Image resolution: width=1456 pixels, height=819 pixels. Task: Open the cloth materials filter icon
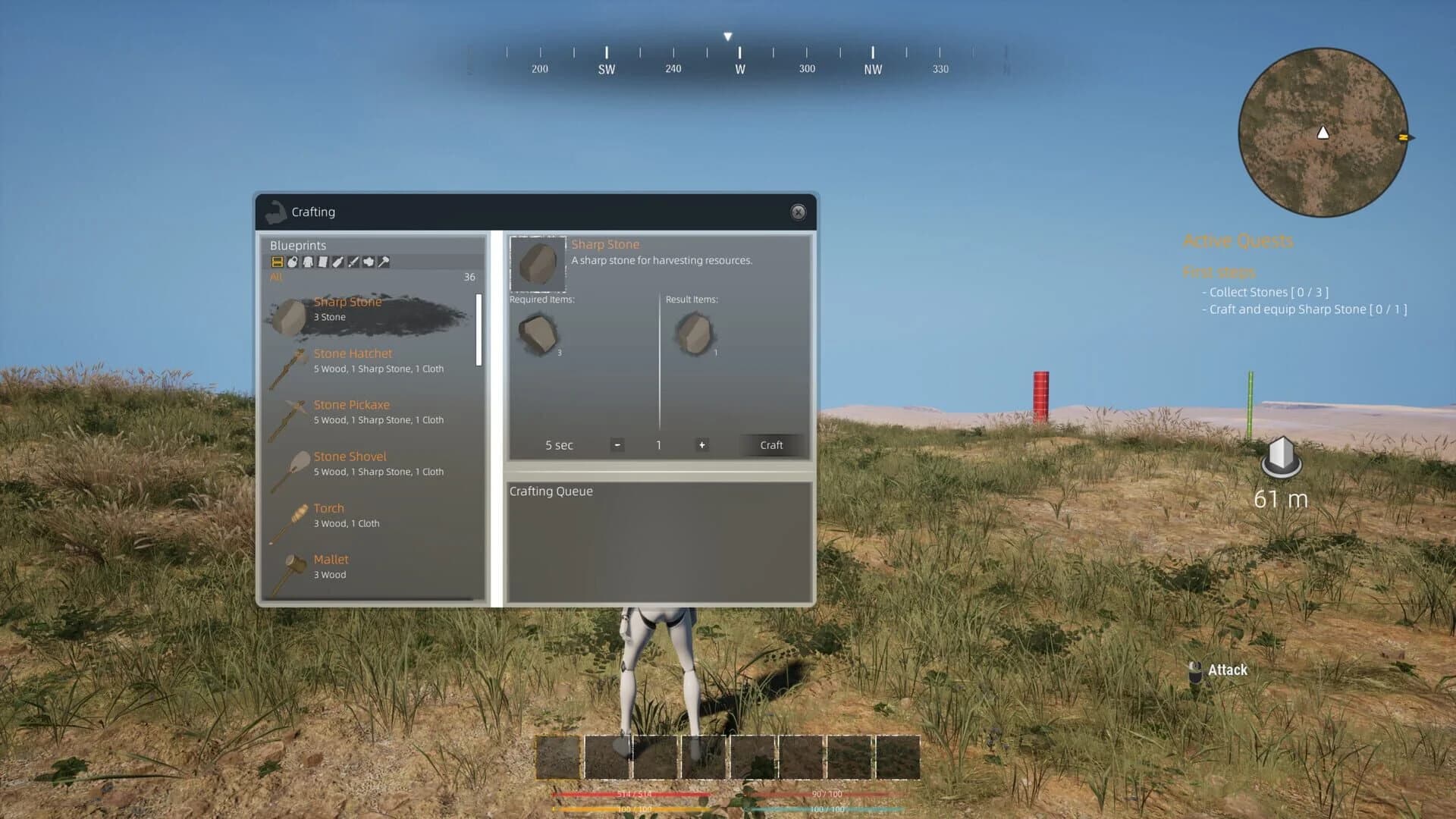coord(324,262)
